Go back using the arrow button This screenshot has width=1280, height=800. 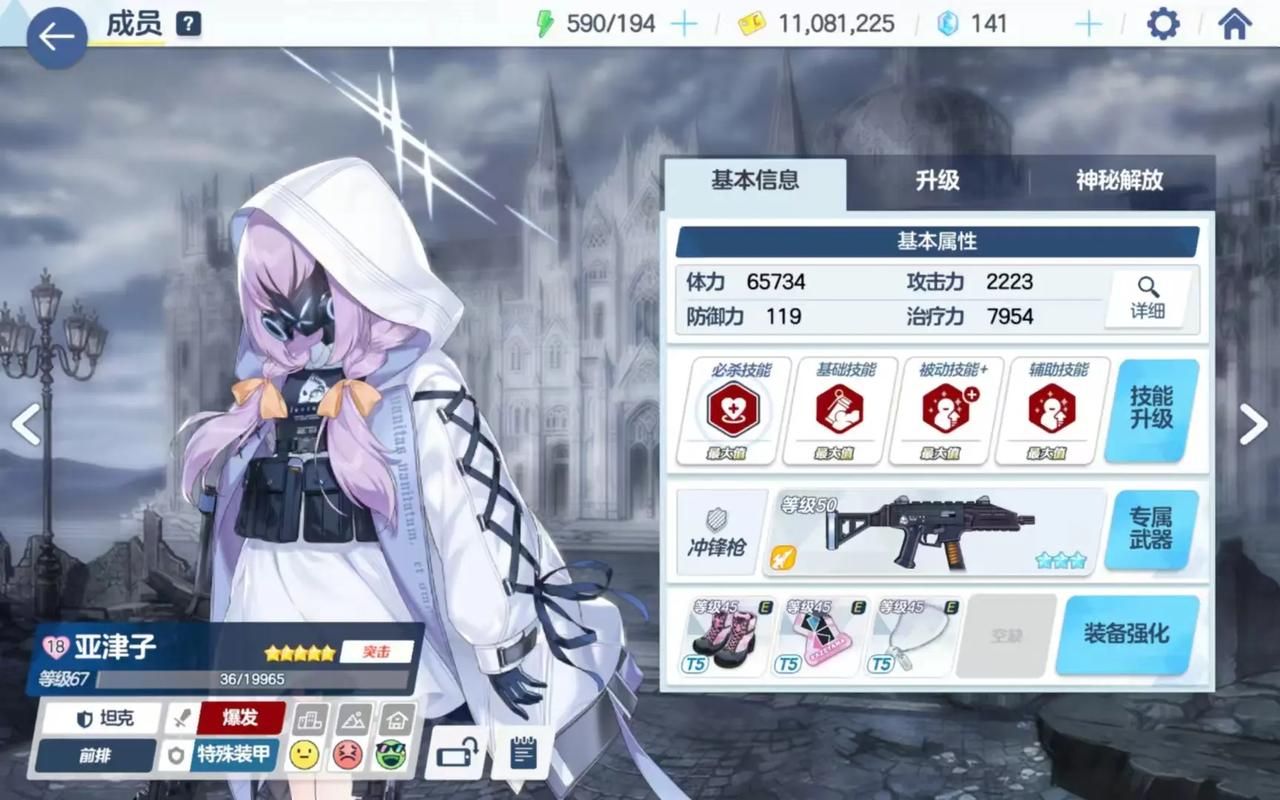[56, 37]
